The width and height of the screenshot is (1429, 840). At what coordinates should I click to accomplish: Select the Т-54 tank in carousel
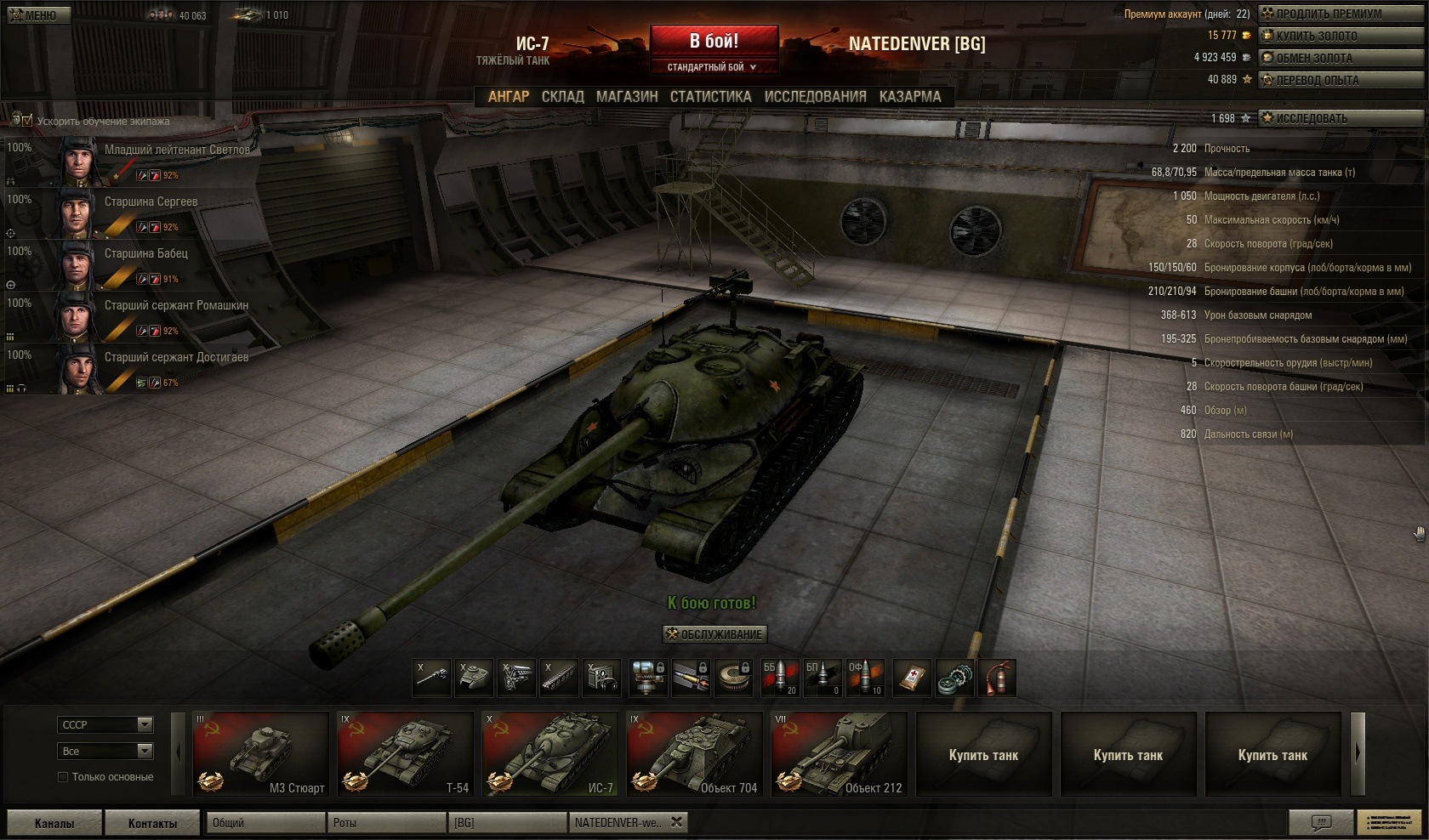pos(405,753)
